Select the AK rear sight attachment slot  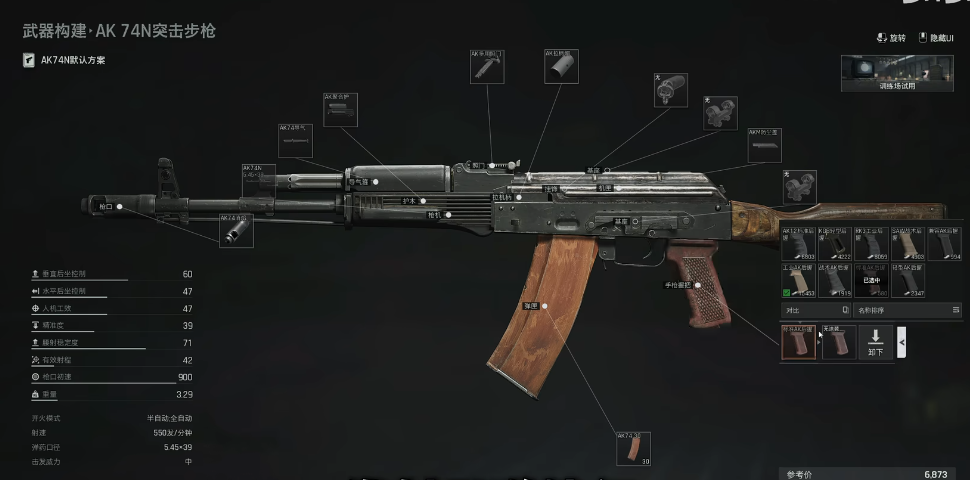[x=487, y=67]
